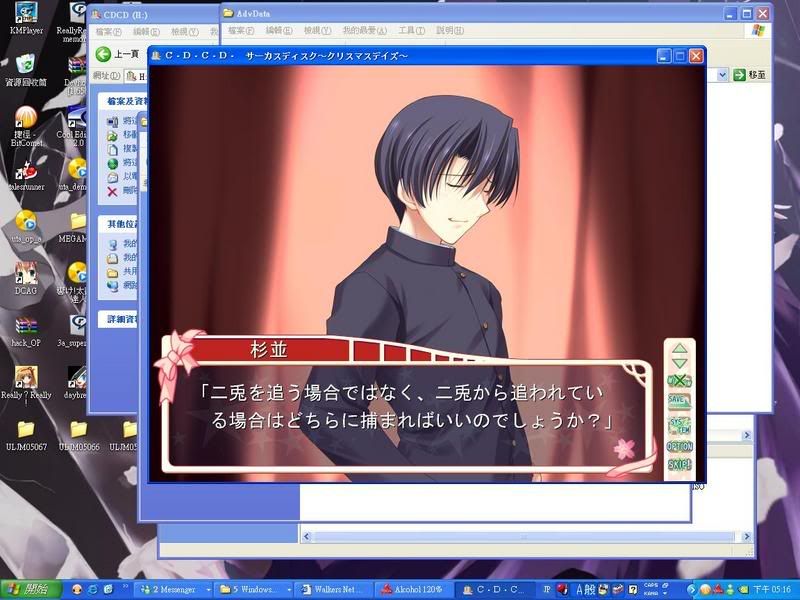Activate the SKIP button
The width and height of the screenshot is (800, 600).
[x=679, y=465]
